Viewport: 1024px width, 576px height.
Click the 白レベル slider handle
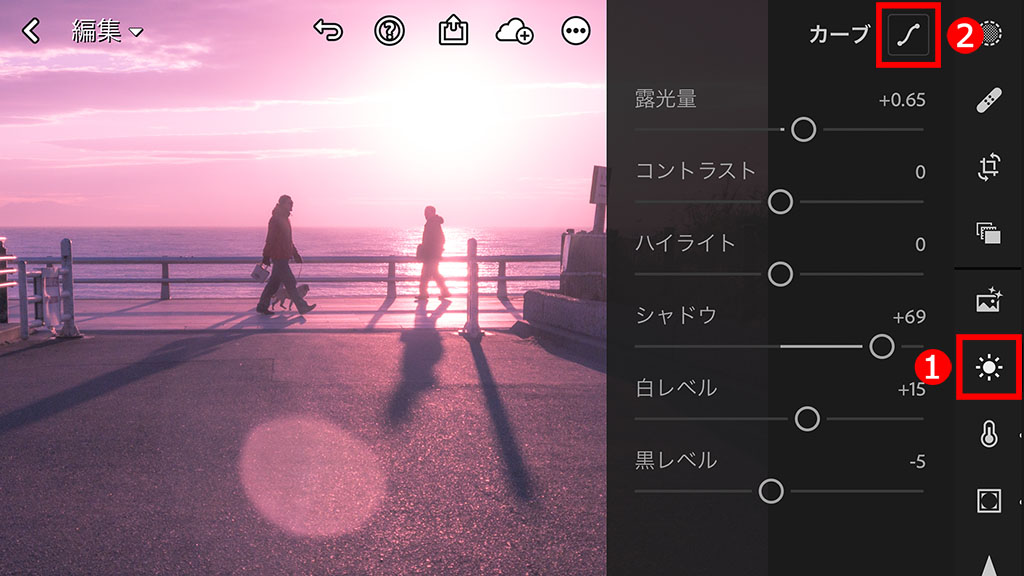tap(807, 419)
